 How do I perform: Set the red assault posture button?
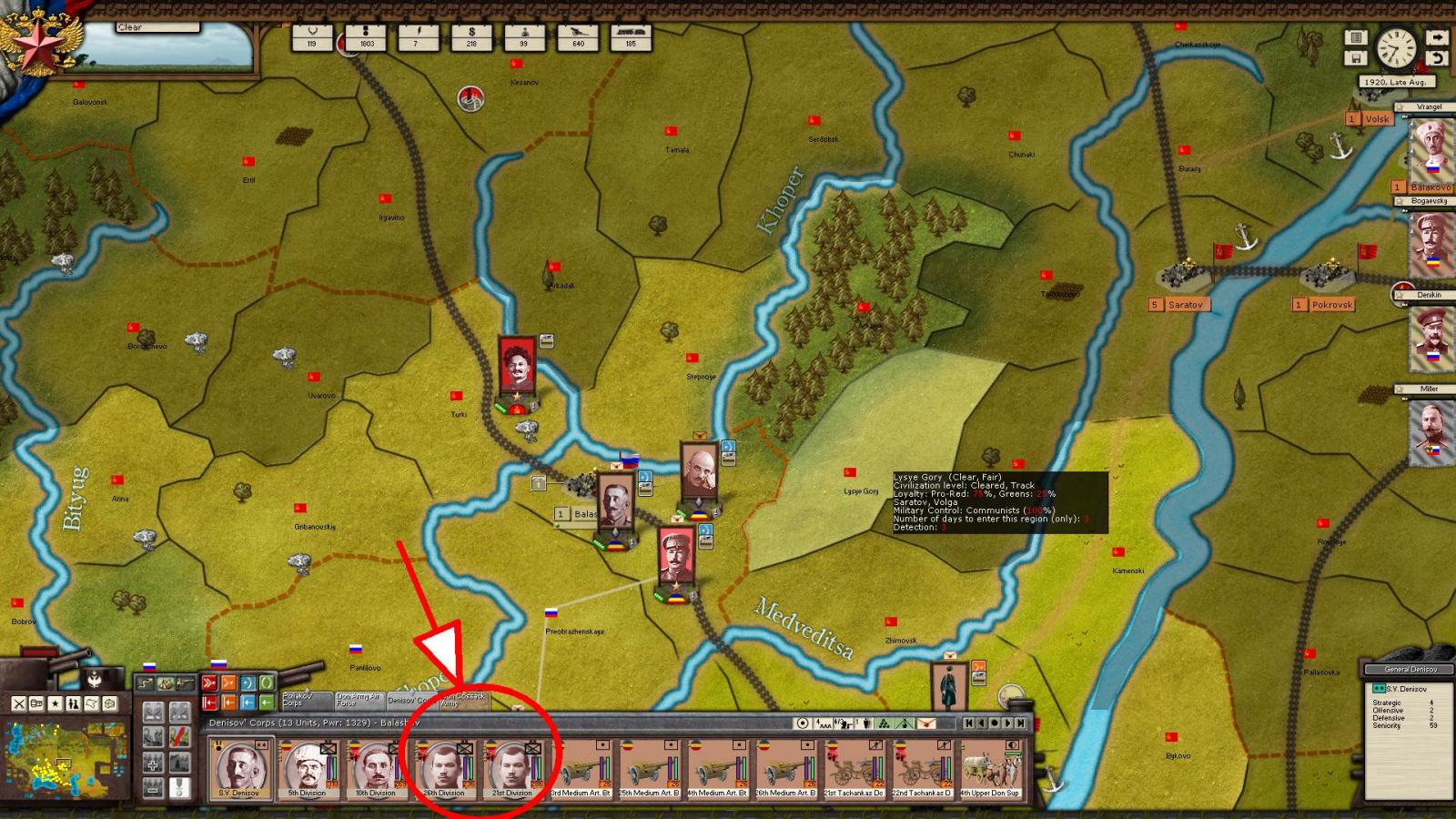point(209,682)
